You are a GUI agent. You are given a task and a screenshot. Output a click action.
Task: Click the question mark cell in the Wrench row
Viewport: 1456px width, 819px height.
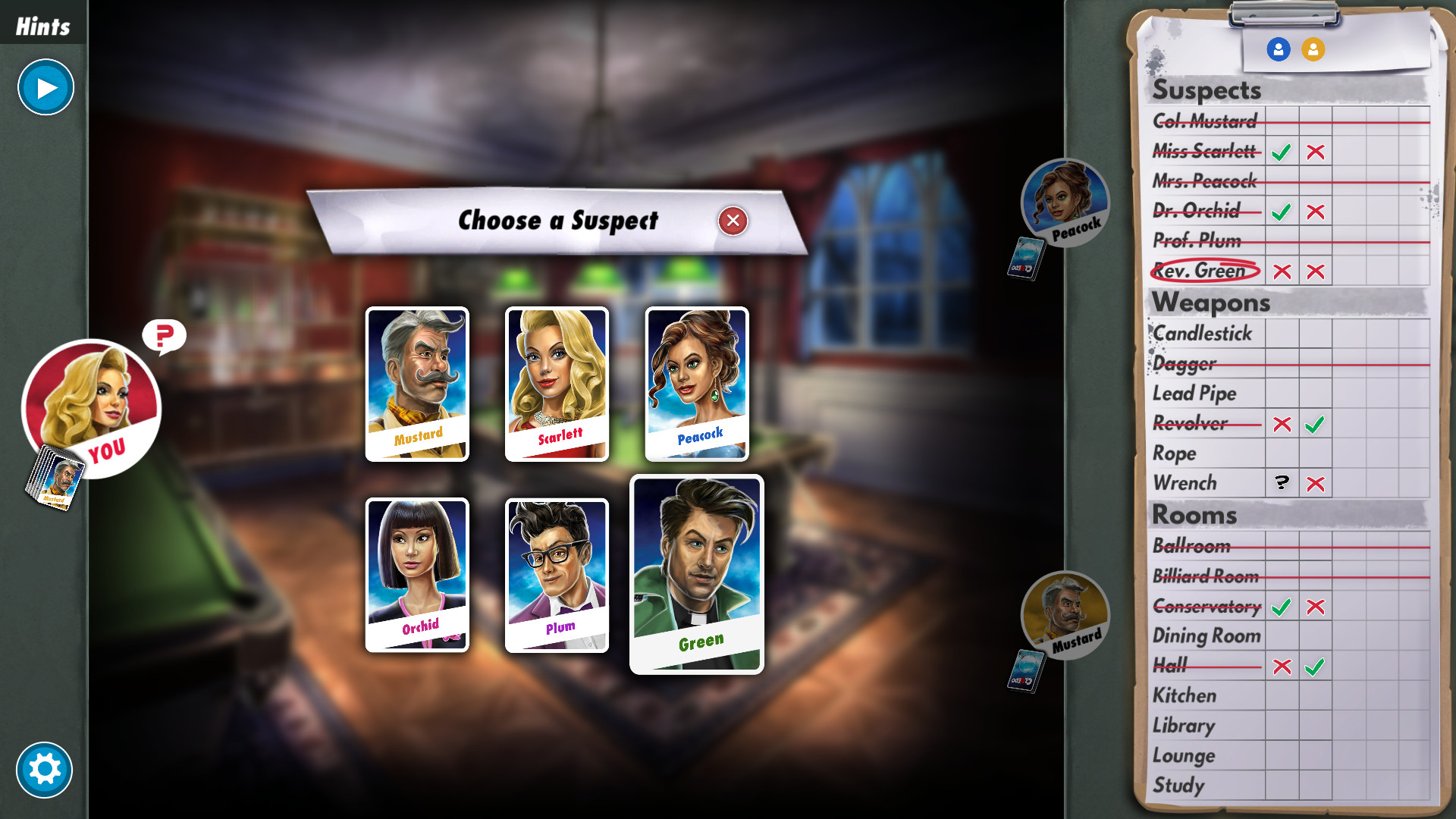click(1282, 482)
